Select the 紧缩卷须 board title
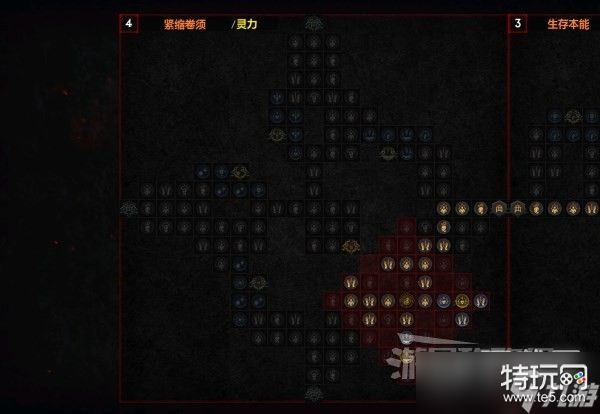600x414 pixels. (185, 23)
